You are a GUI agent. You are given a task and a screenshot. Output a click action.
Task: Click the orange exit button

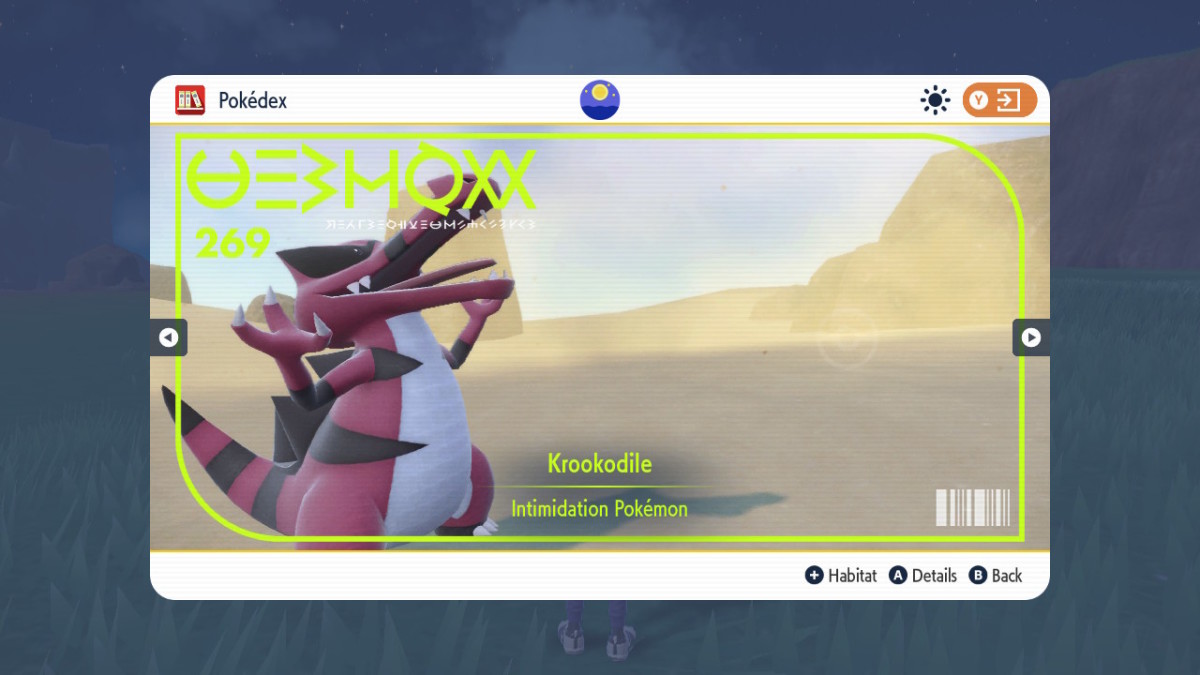(999, 100)
